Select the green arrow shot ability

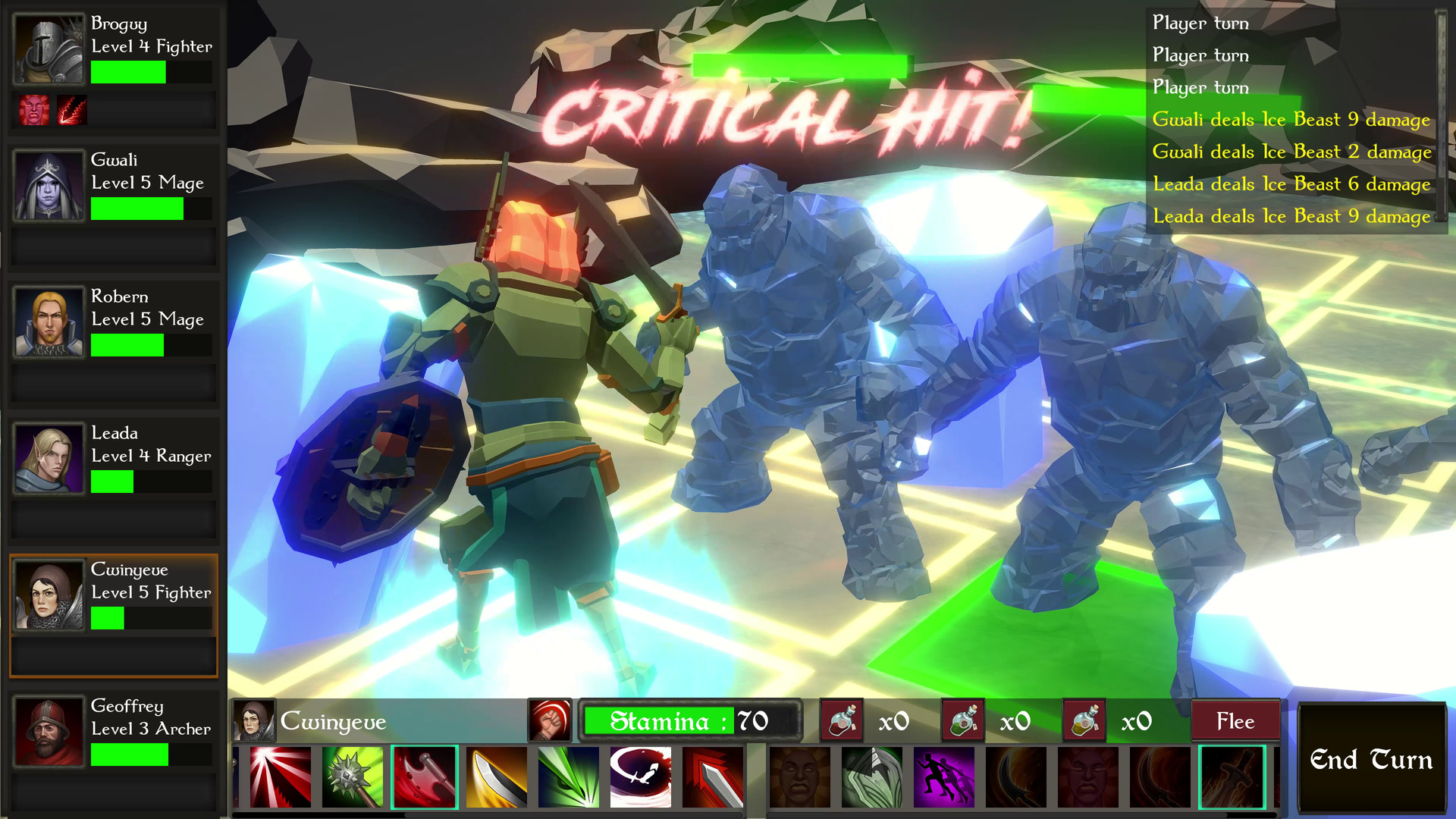click(569, 777)
